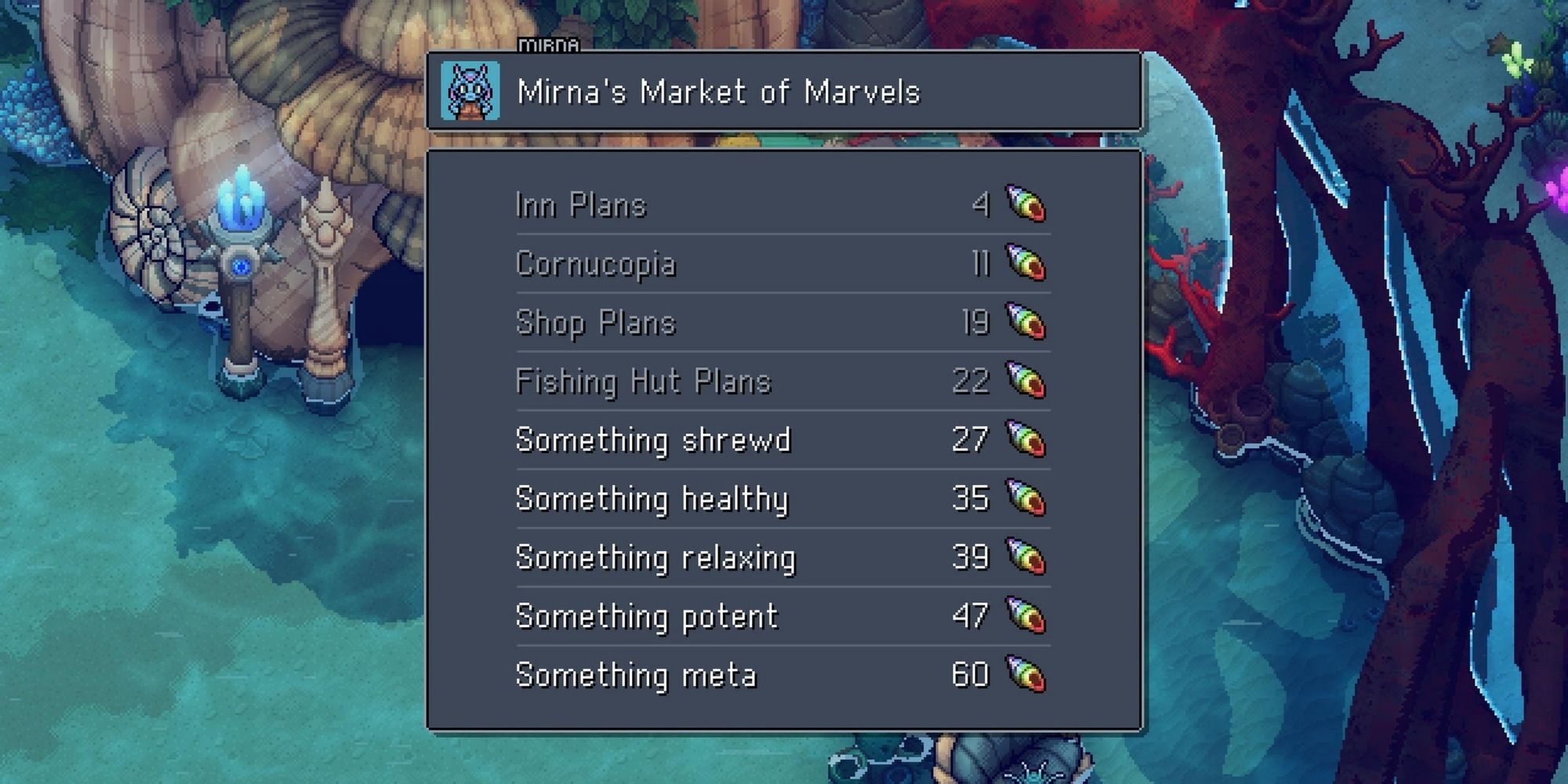The image size is (1568, 784).
Task: Click the Fishing Hut Plans listing
Action: click(x=643, y=382)
